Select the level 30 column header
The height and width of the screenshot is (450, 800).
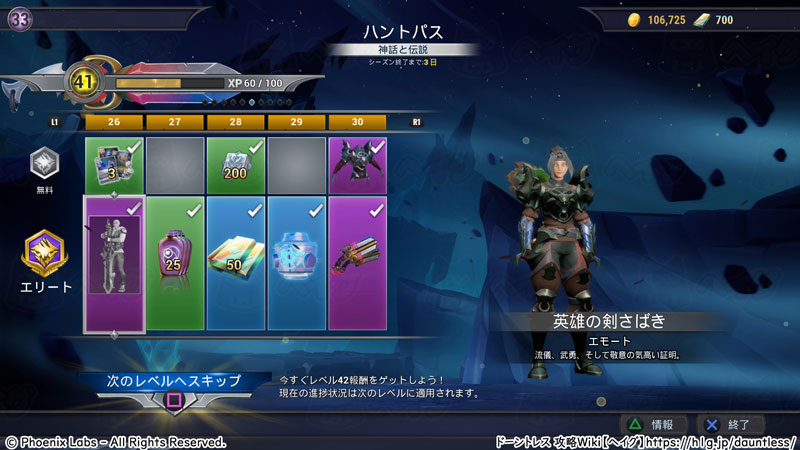(358, 122)
